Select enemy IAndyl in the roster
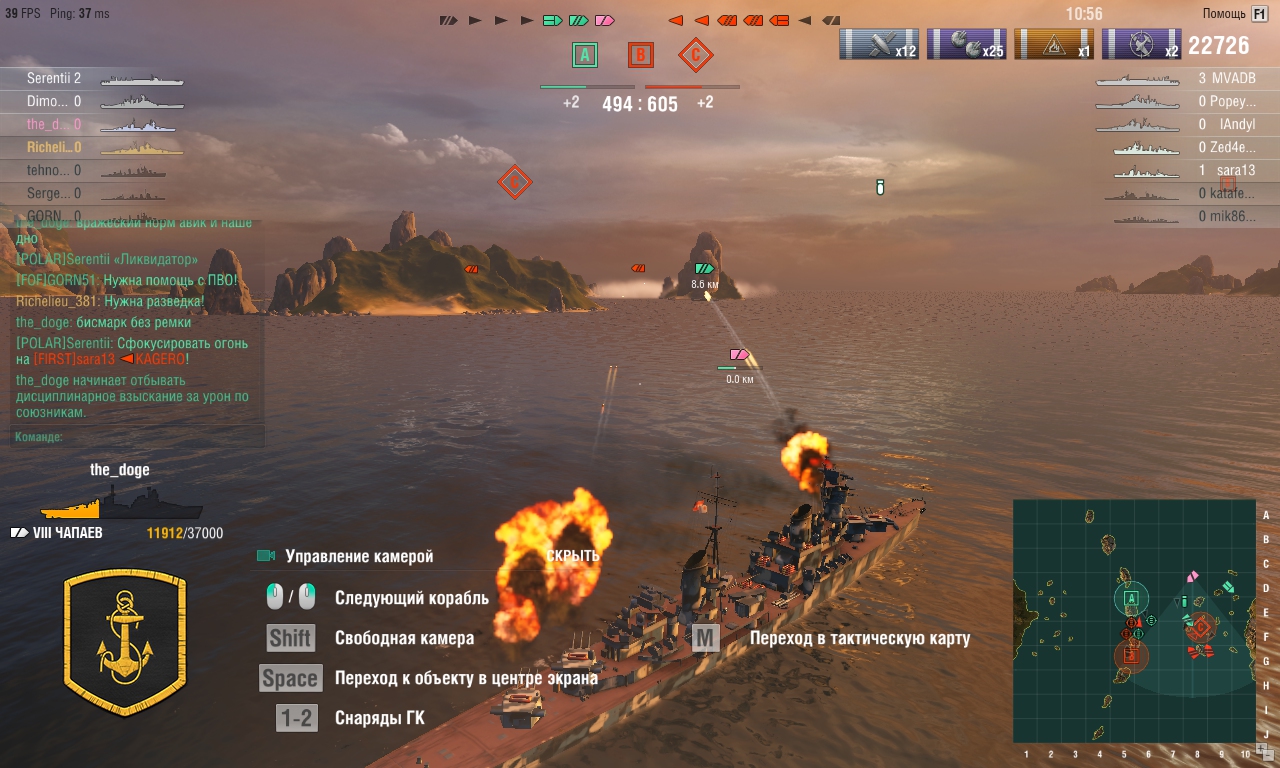The width and height of the screenshot is (1280, 768). [x=1236, y=125]
